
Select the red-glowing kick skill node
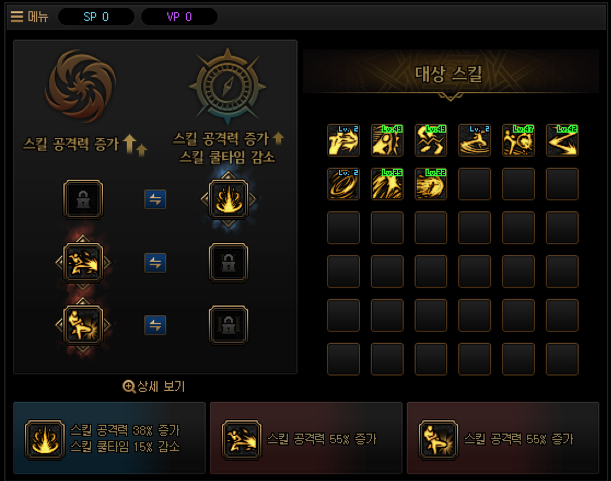(83, 325)
